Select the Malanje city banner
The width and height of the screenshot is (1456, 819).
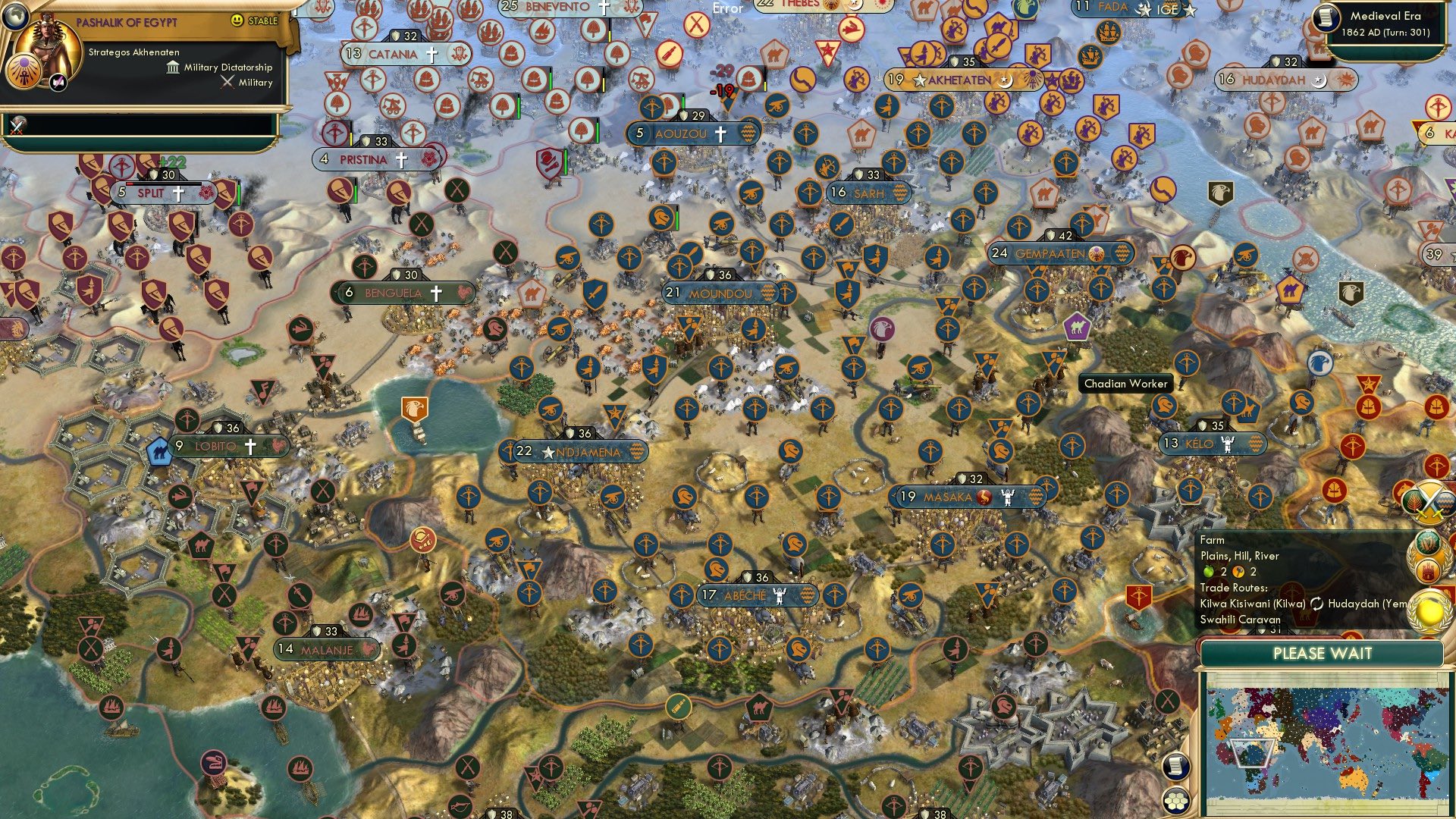point(327,650)
